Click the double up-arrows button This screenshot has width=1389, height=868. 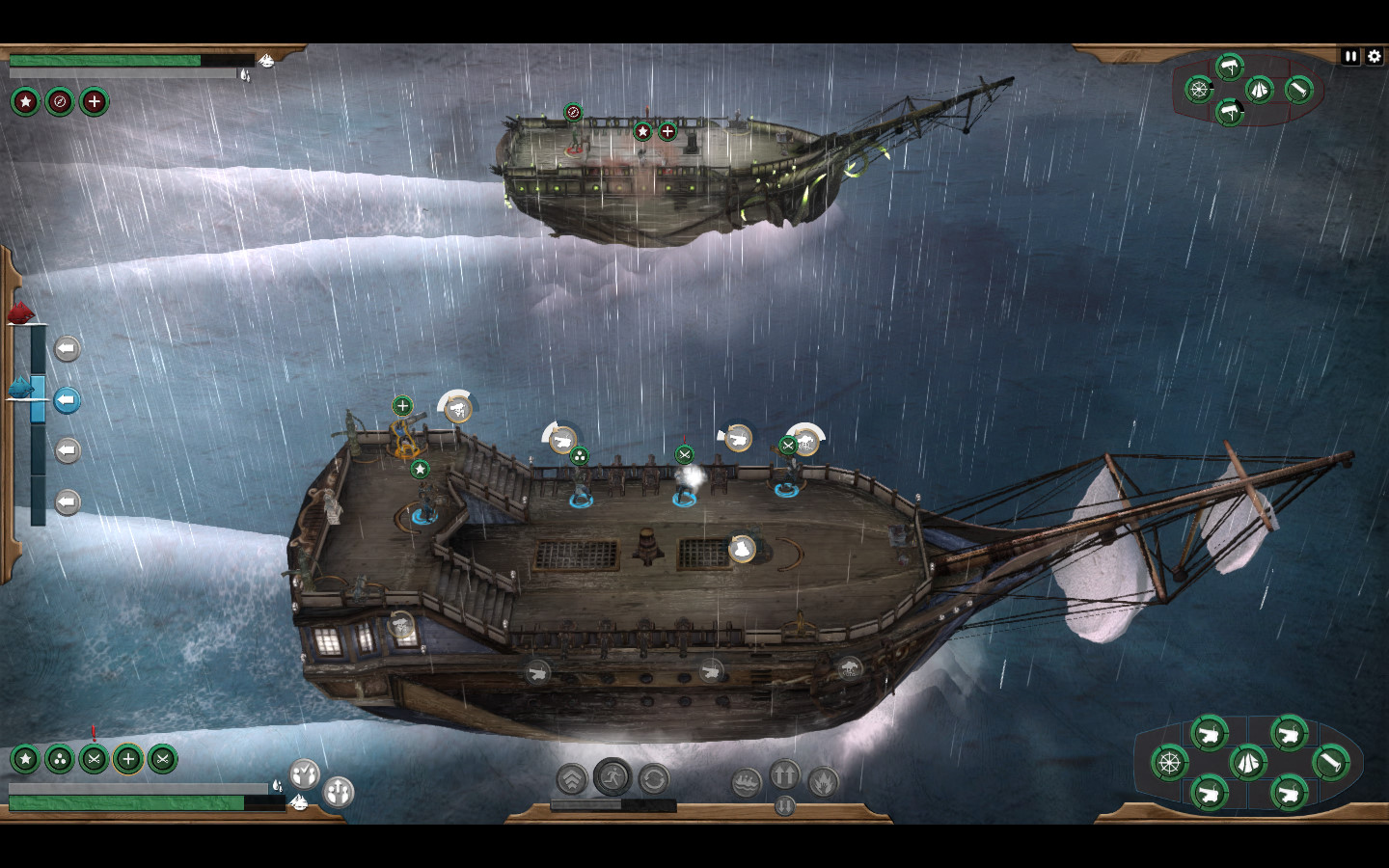(x=784, y=773)
